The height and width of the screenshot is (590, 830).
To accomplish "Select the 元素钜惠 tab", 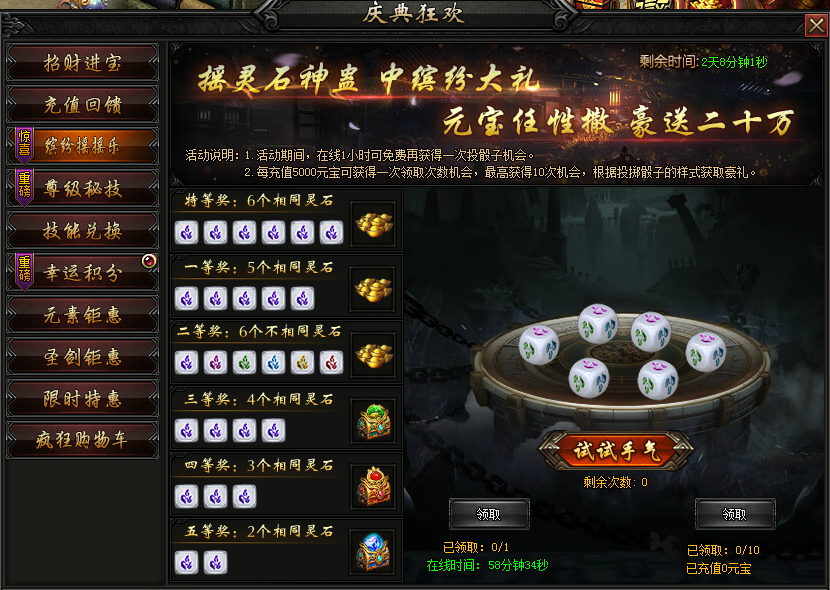I will pos(83,314).
